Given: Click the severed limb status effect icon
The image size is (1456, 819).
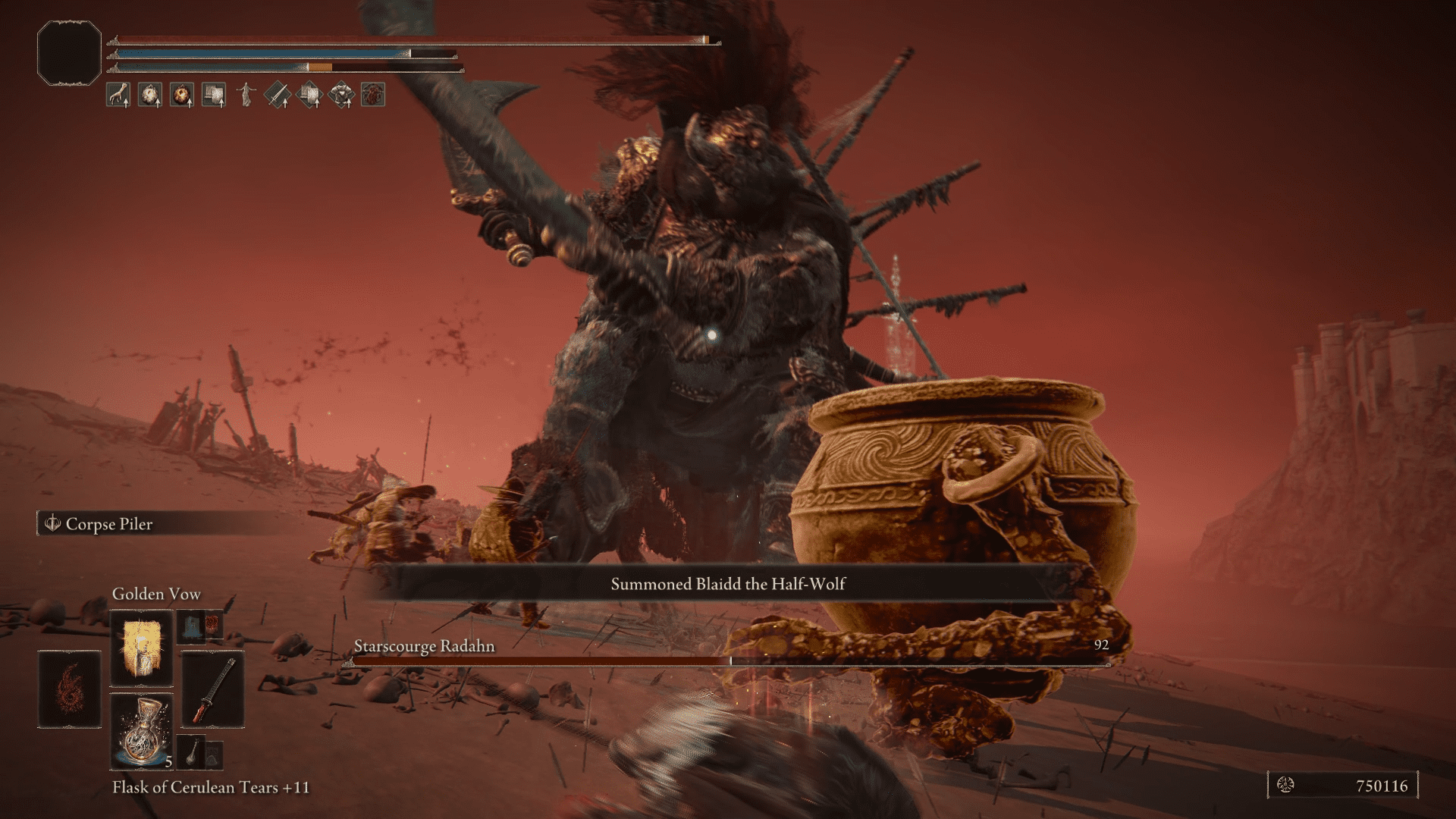Looking at the screenshot, I should coord(119,95).
